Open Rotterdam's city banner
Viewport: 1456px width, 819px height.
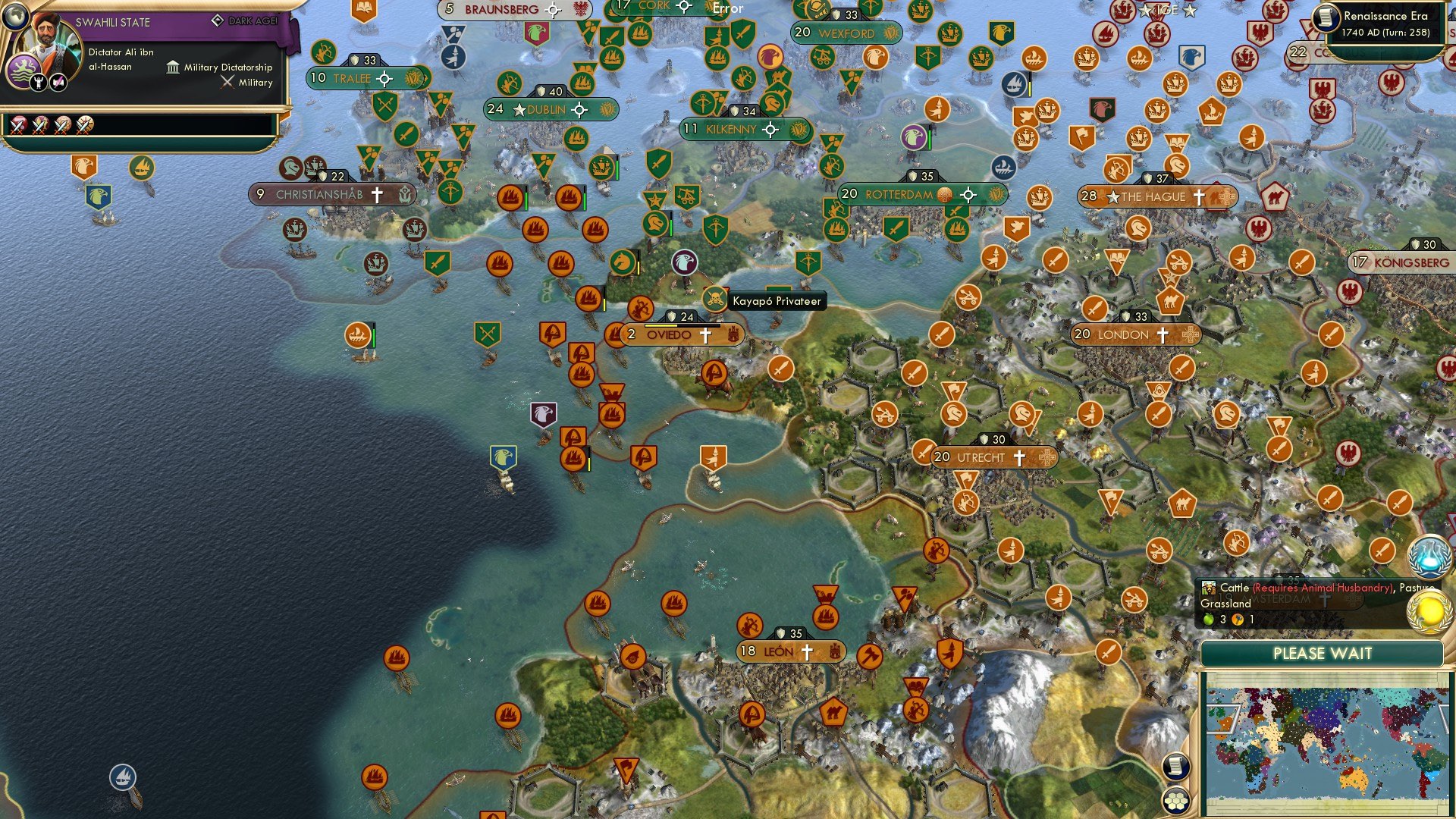[x=902, y=193]
